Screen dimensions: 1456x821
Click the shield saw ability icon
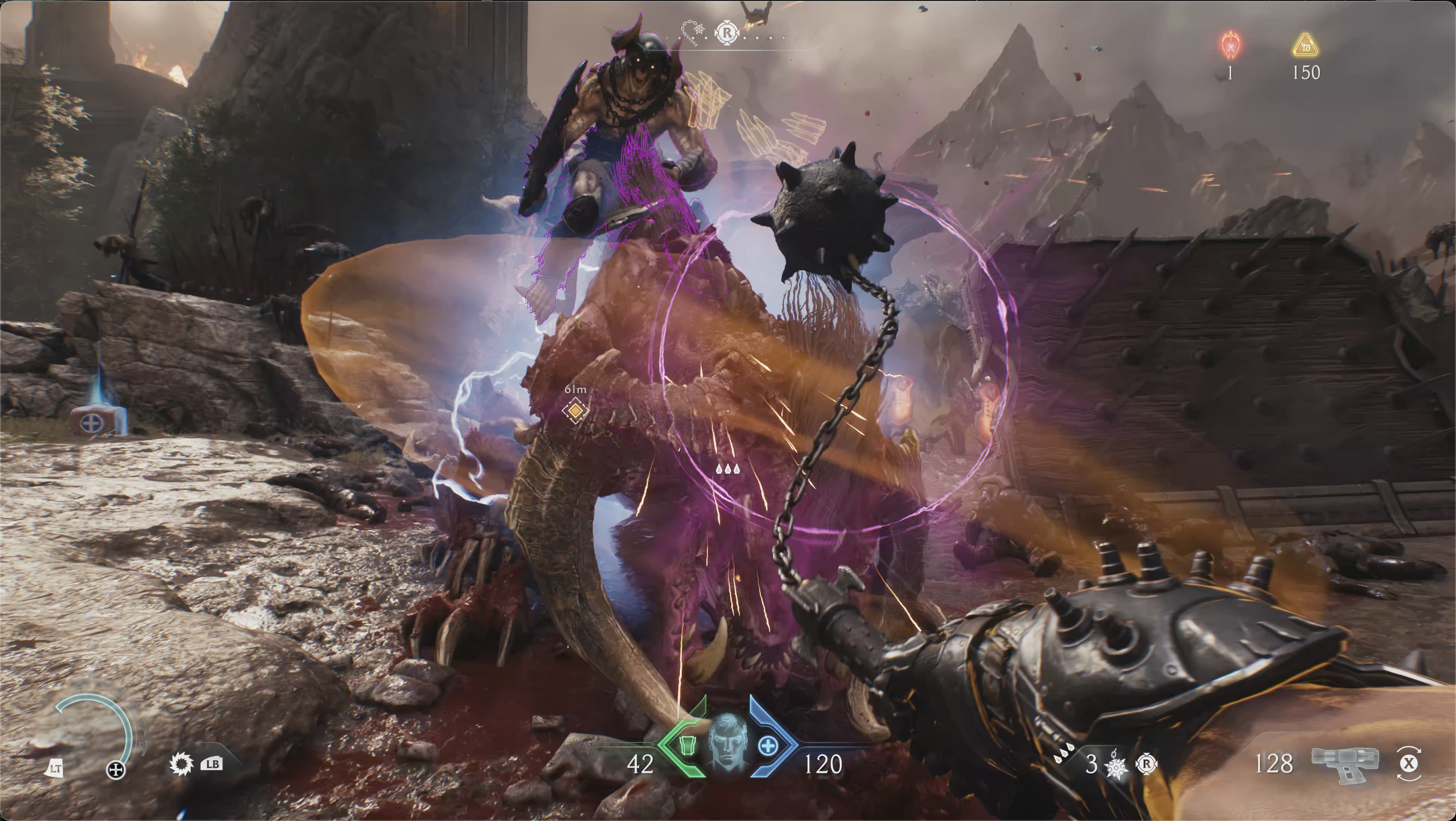181,765
